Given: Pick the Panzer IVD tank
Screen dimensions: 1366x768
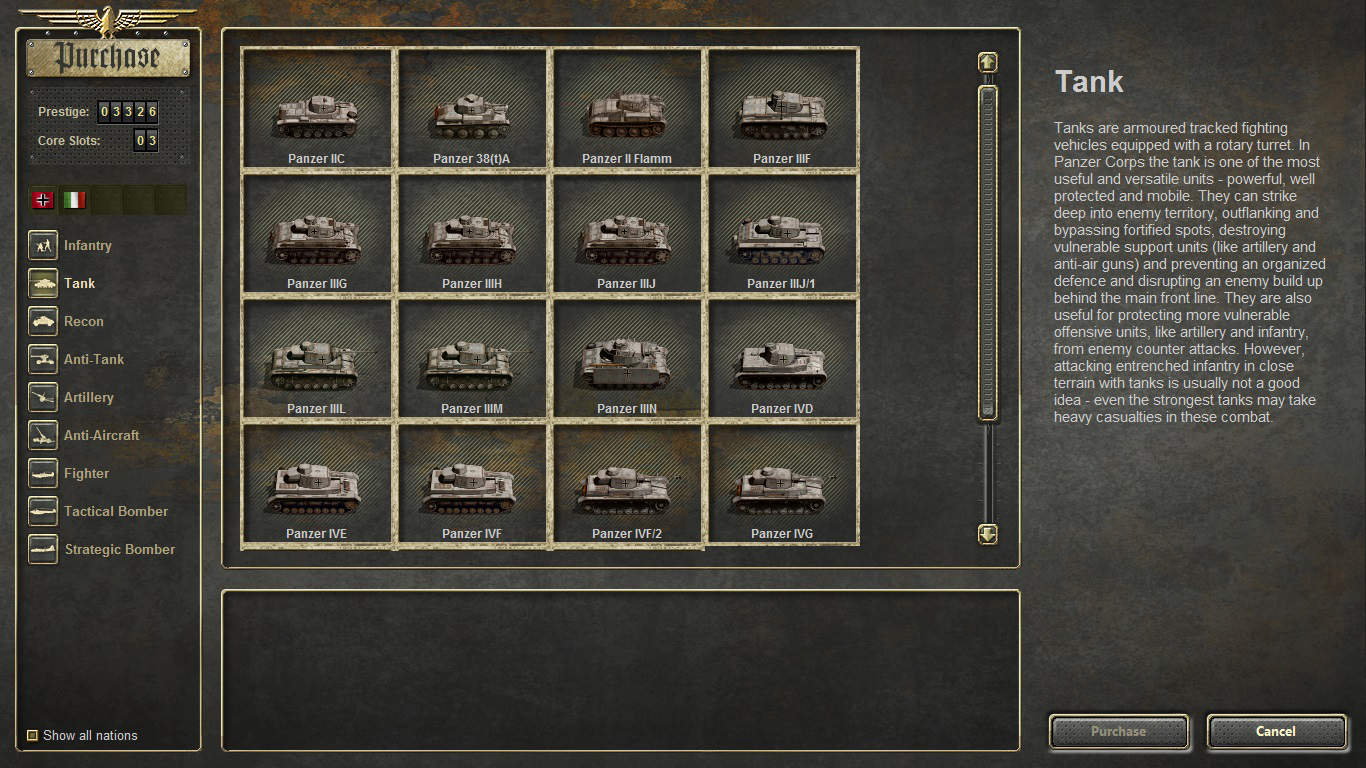Looking at the screenshot, I should pos(782,359).
